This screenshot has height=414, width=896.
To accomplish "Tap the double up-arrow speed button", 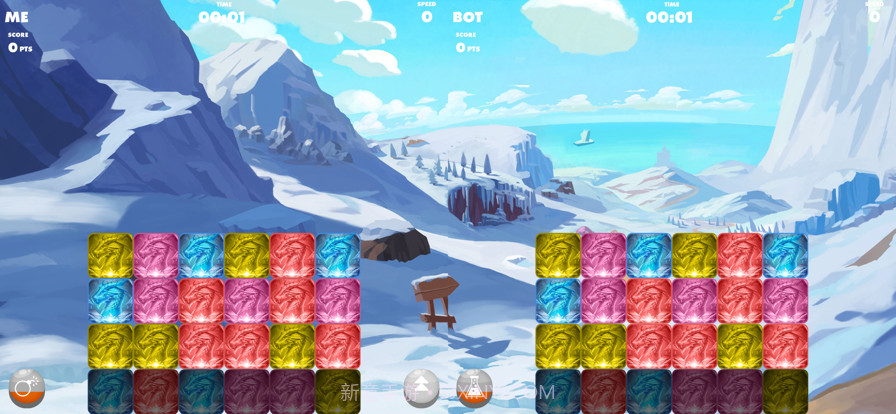I will (421, 388).
